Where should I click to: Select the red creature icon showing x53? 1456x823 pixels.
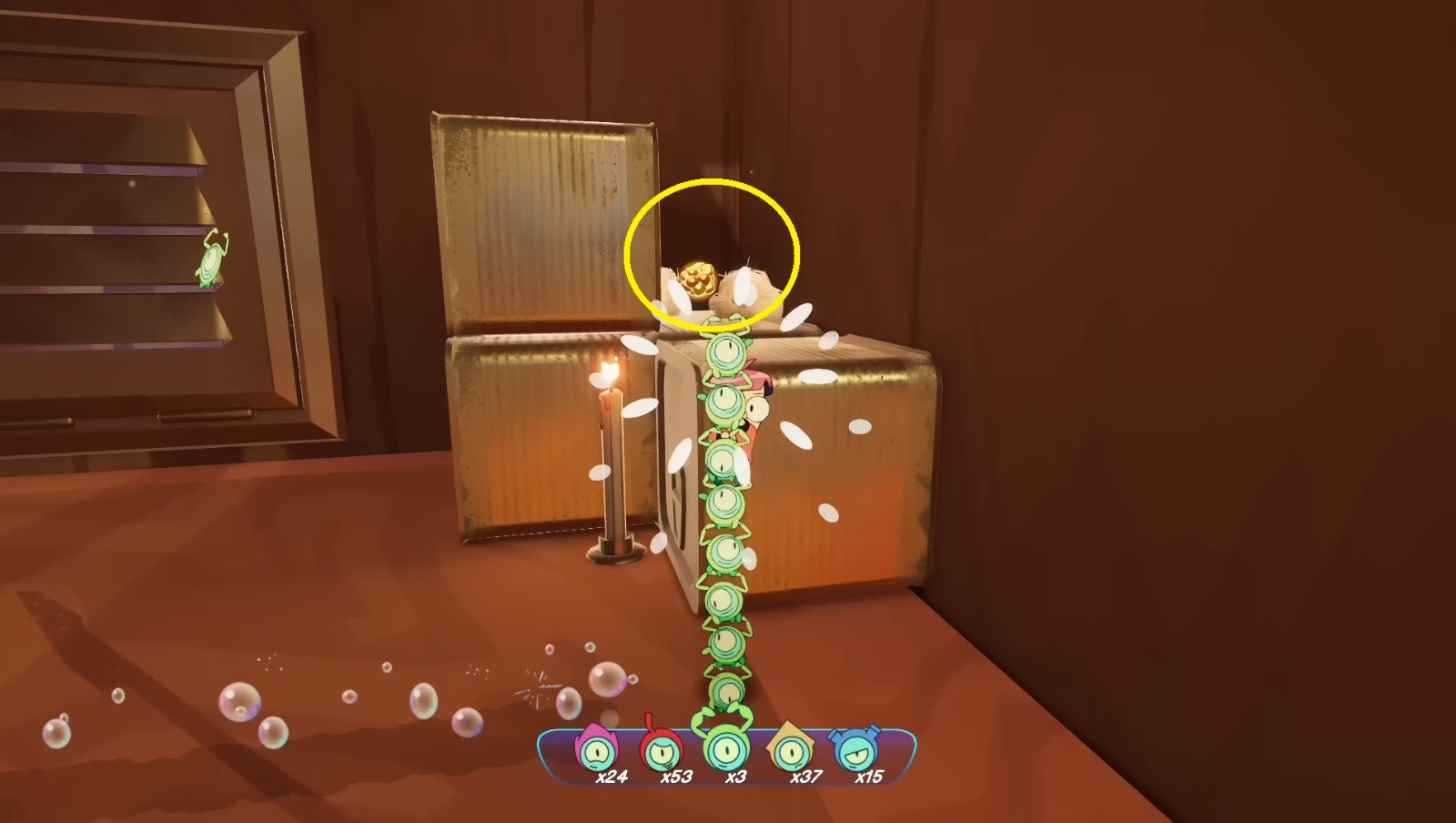click(662, 753)
